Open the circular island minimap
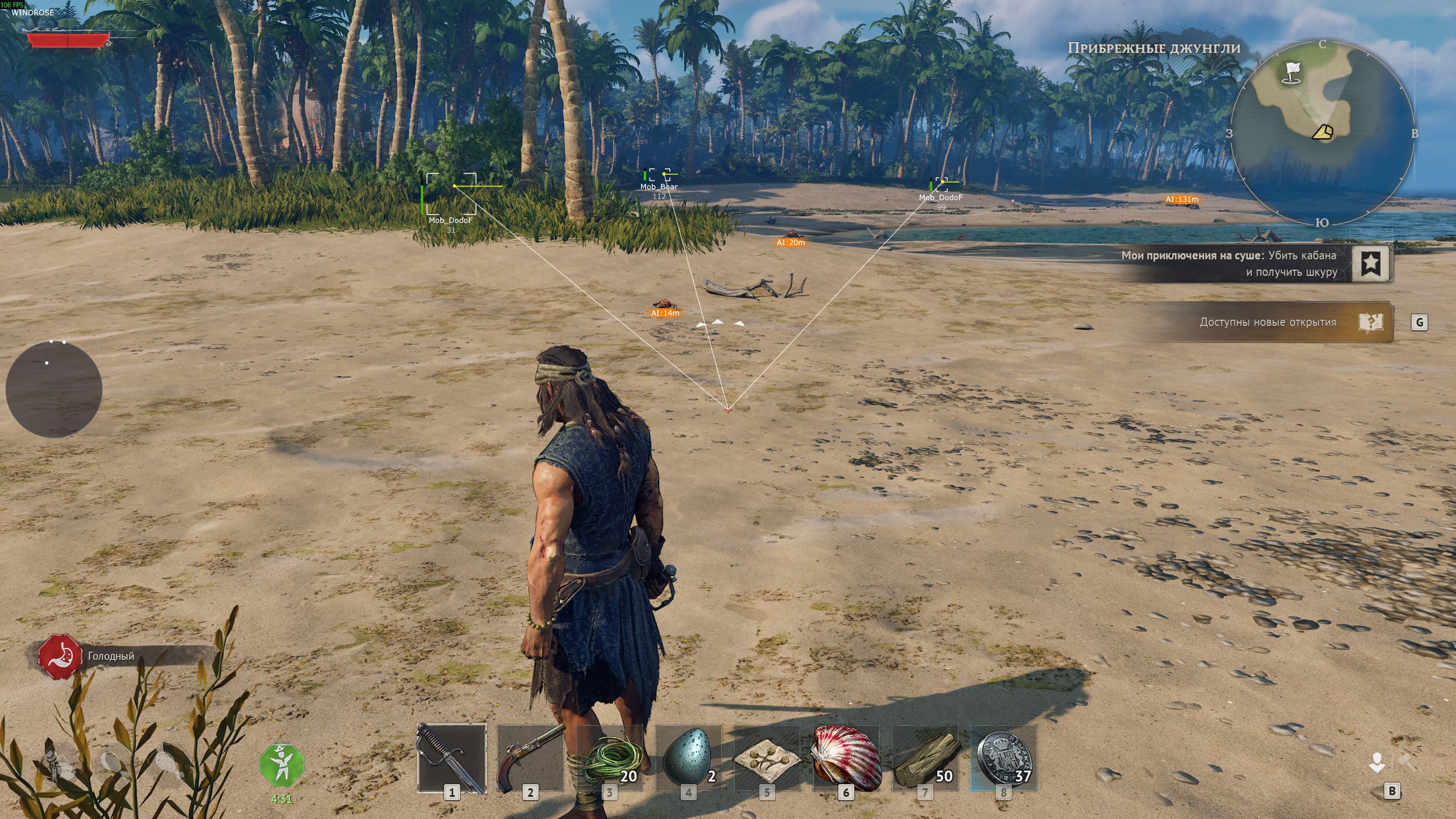The width and height of the screenshot is (1456, 819). (x=1322, y=133)
